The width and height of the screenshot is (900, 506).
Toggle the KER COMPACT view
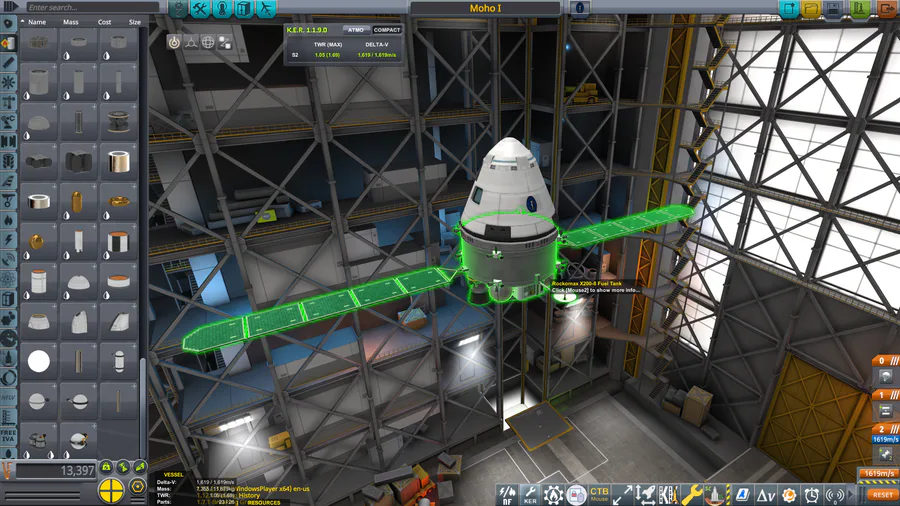coord(386,30)
